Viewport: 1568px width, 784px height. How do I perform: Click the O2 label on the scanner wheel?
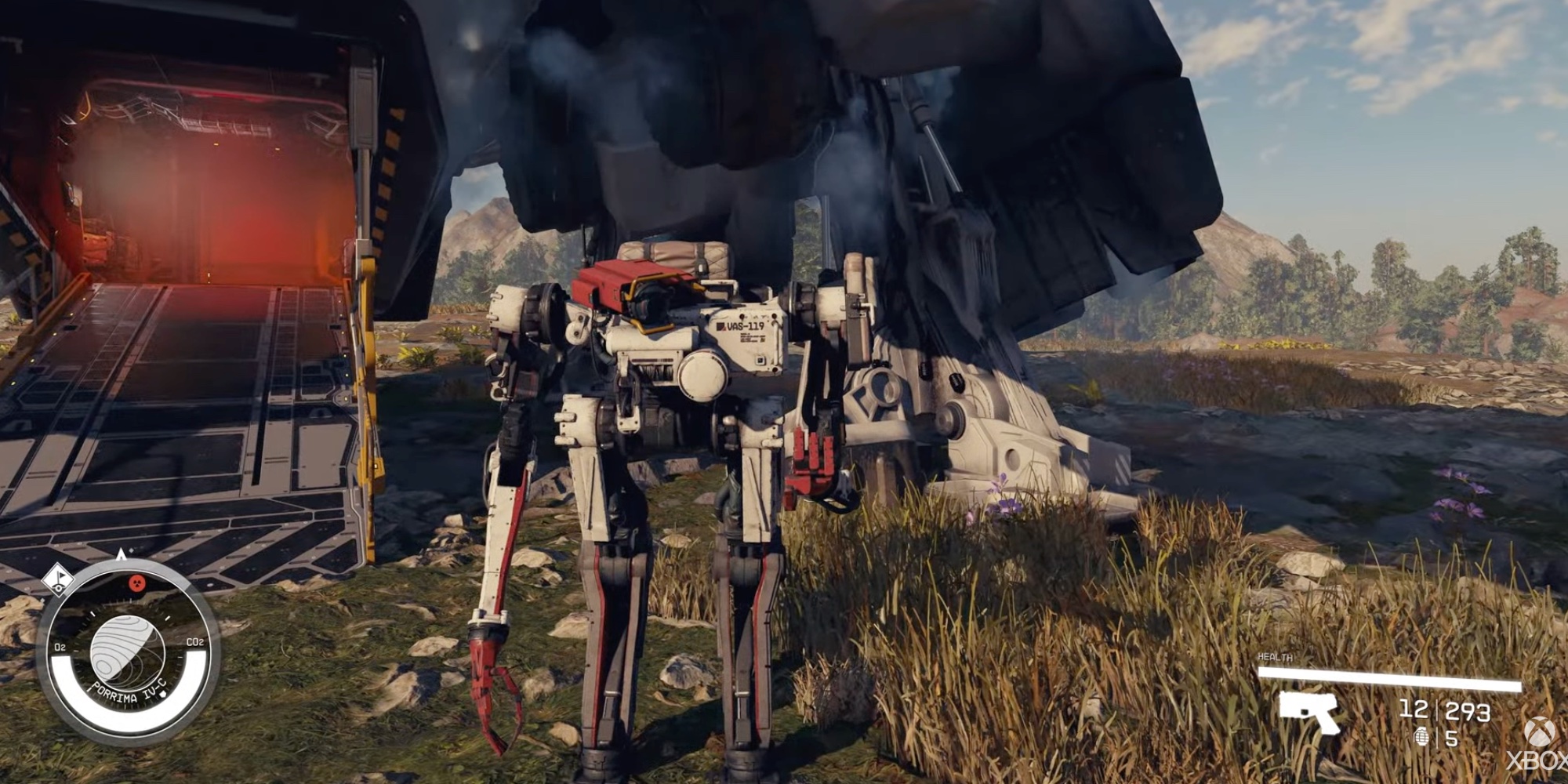[60, 646]
